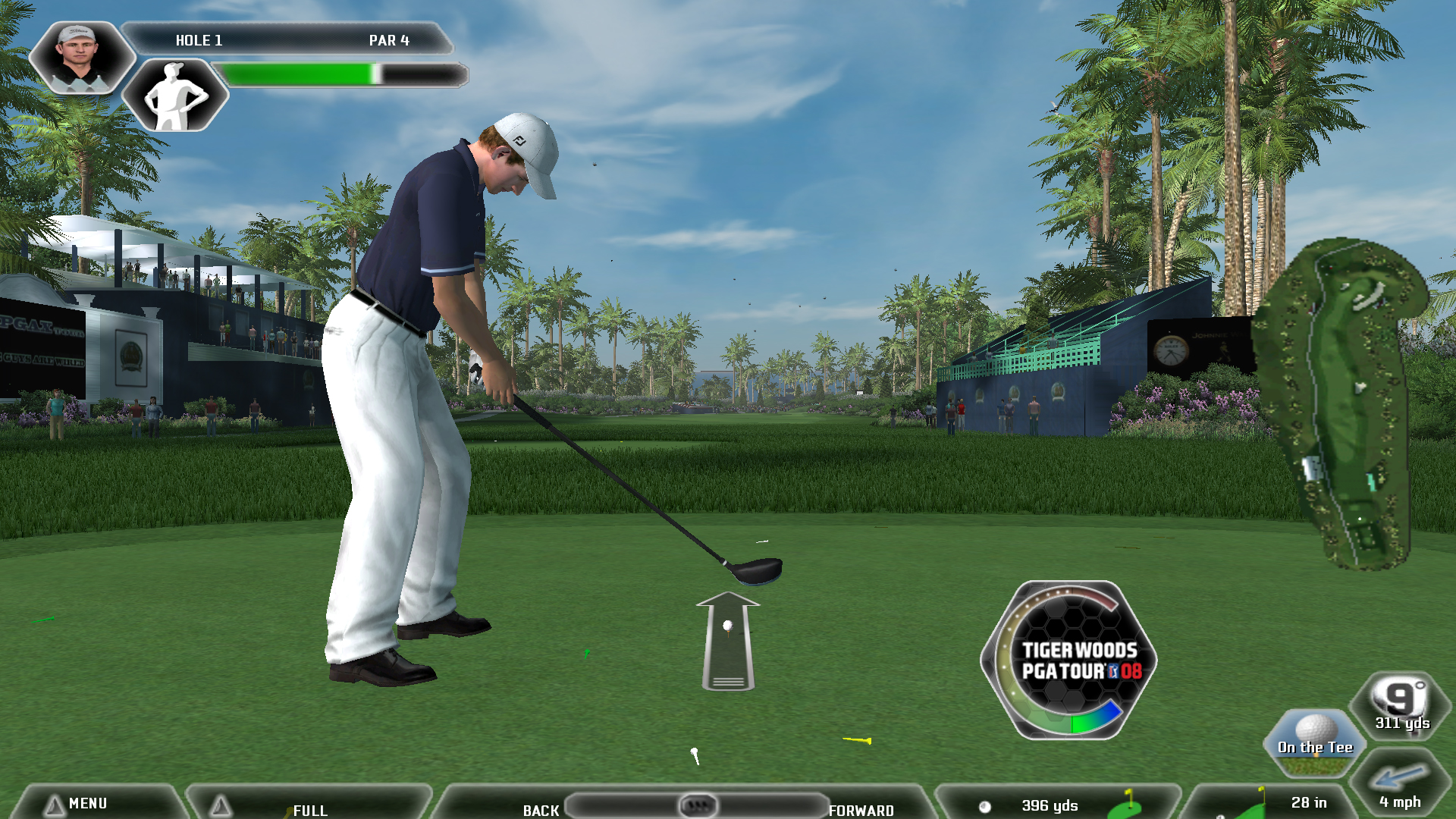
Task: Open the MENU button
Action: (x=87, y=803)
